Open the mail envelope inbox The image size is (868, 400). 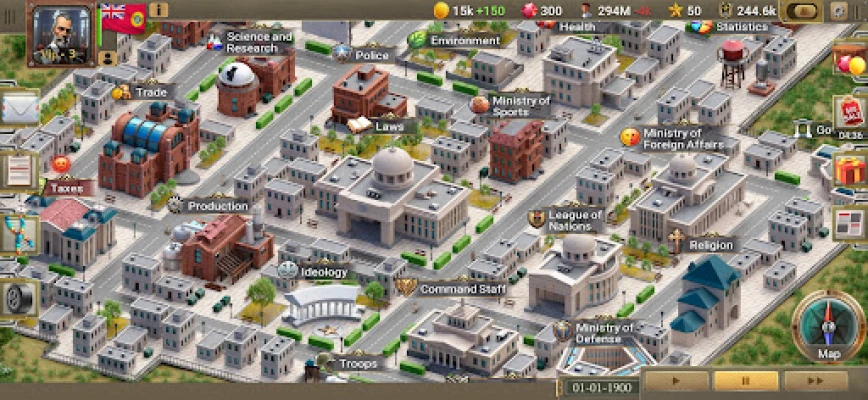[18, 107]
